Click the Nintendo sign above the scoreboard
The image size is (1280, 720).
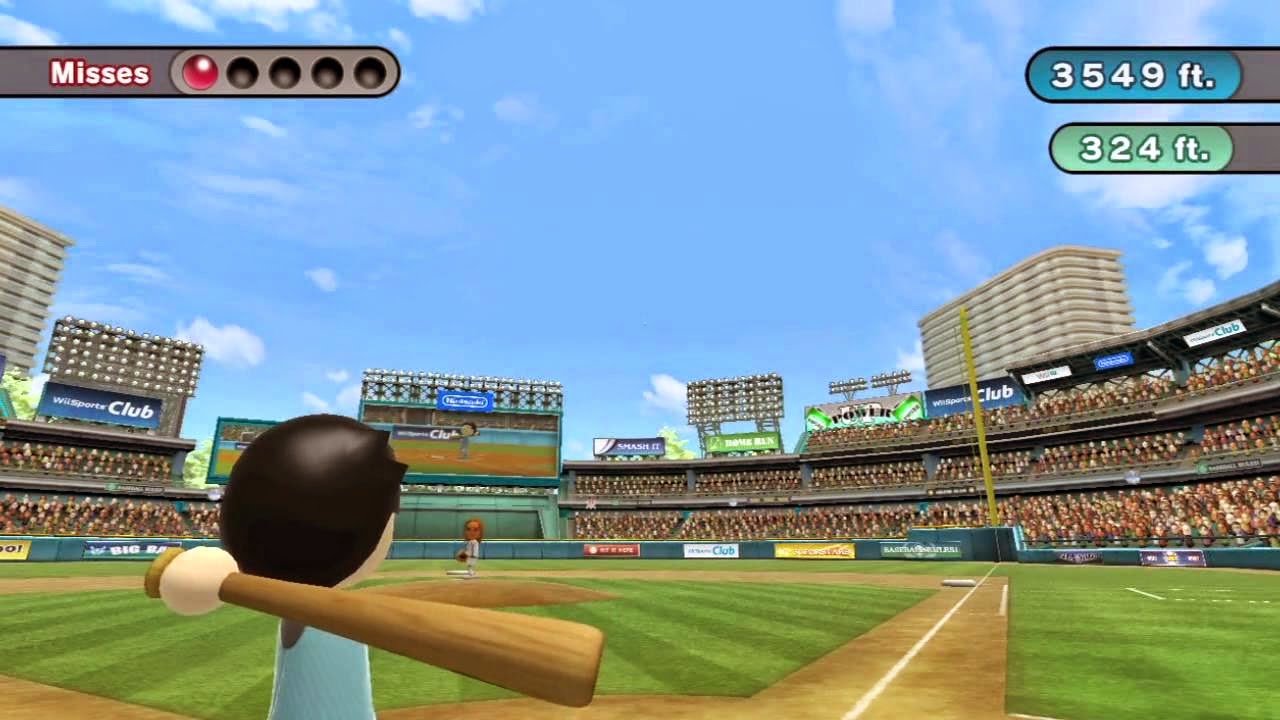(464, 399)
